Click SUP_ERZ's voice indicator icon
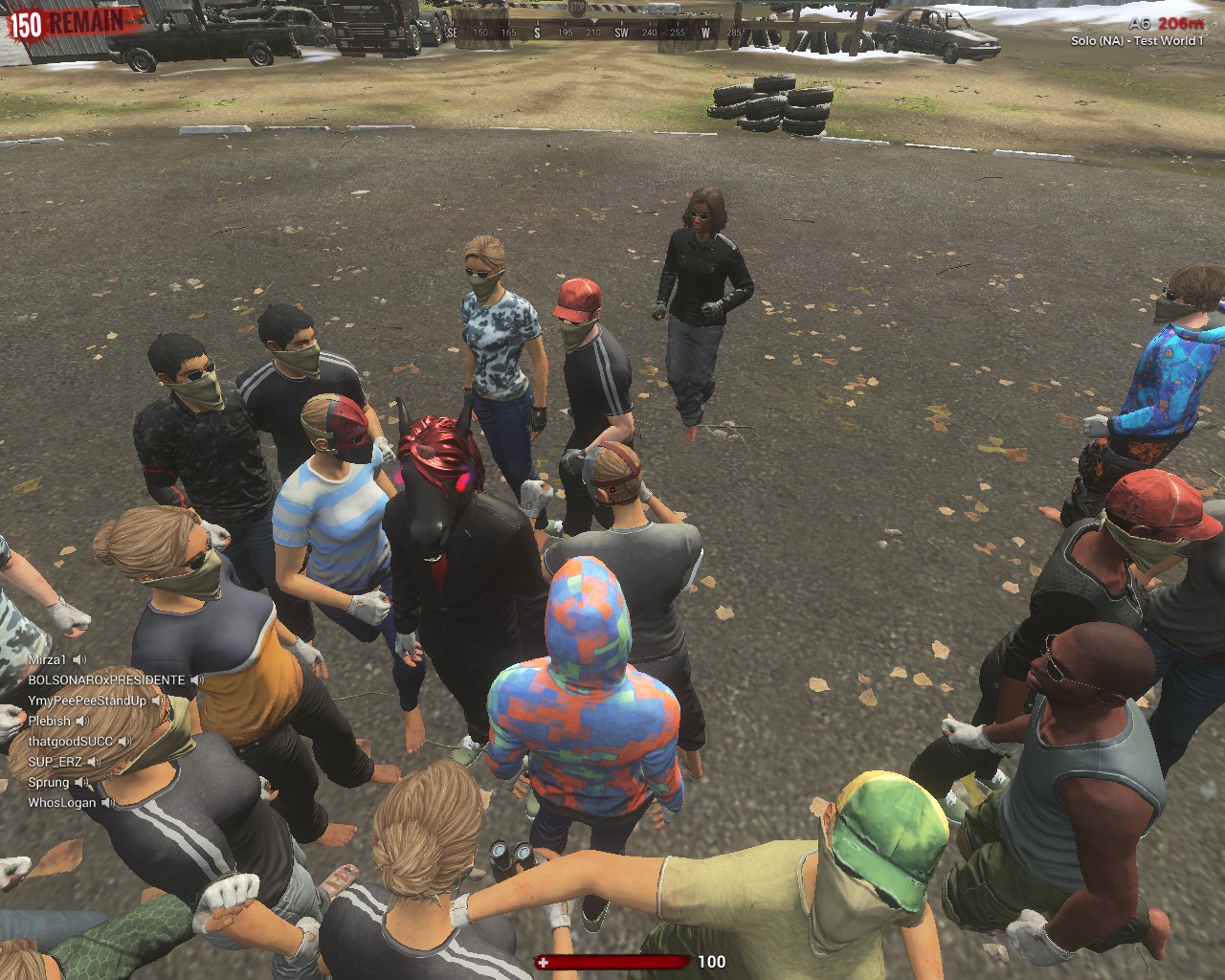 click(95, 762)
